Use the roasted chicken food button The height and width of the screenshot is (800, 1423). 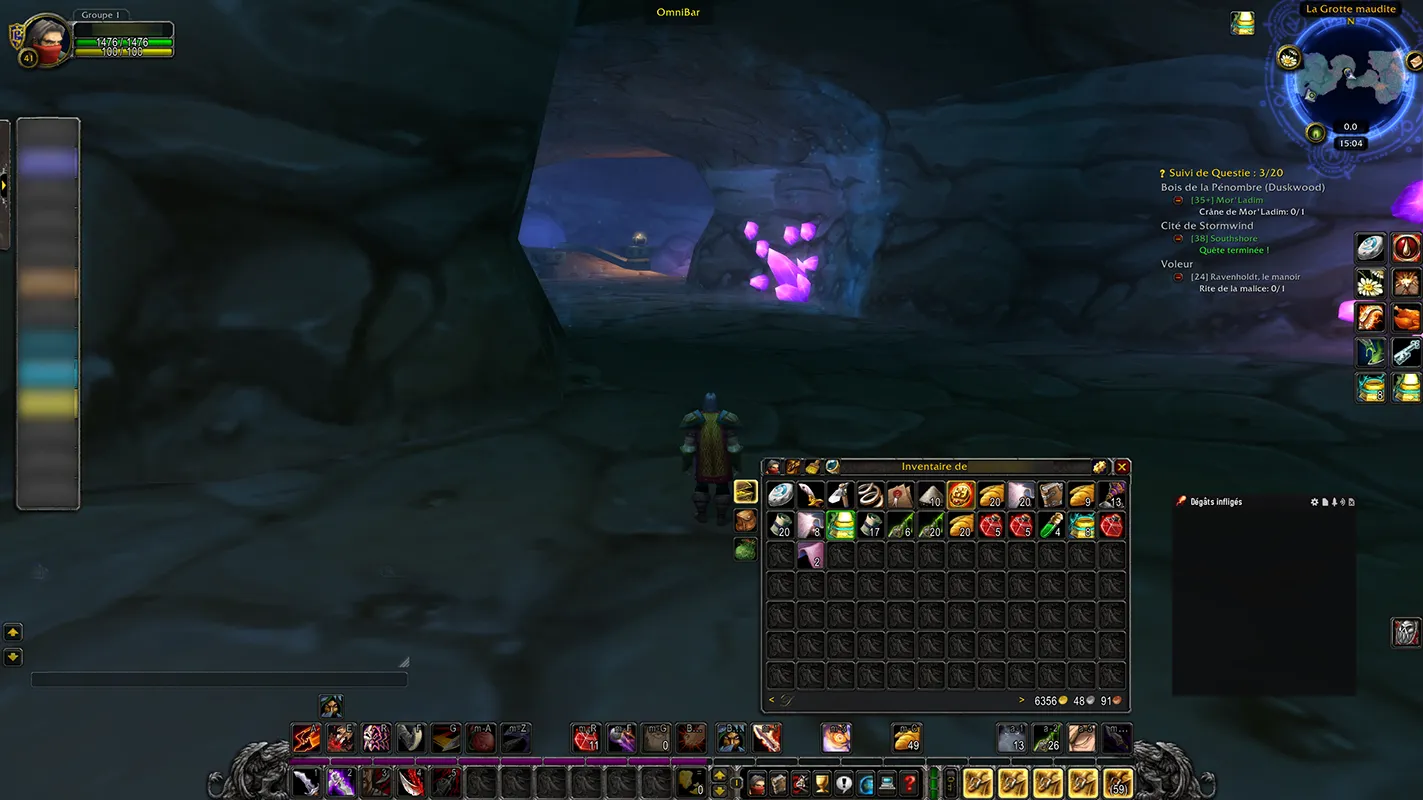pos(1407,318)
